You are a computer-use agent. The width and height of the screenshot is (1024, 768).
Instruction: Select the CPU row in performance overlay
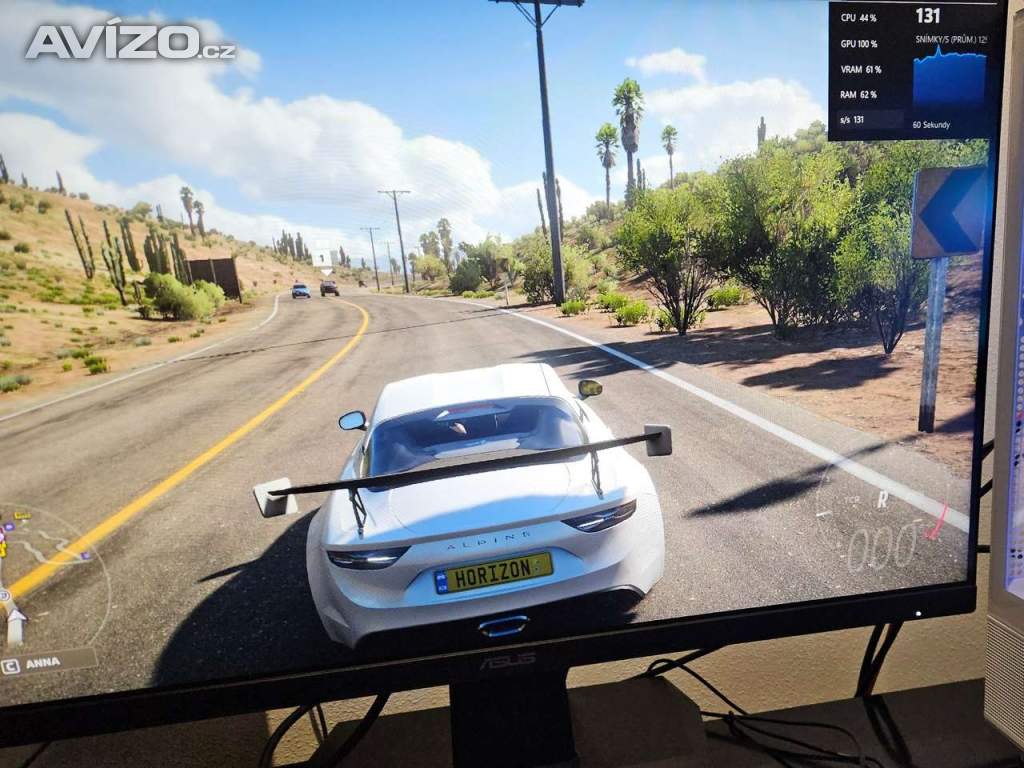(859, 18)
